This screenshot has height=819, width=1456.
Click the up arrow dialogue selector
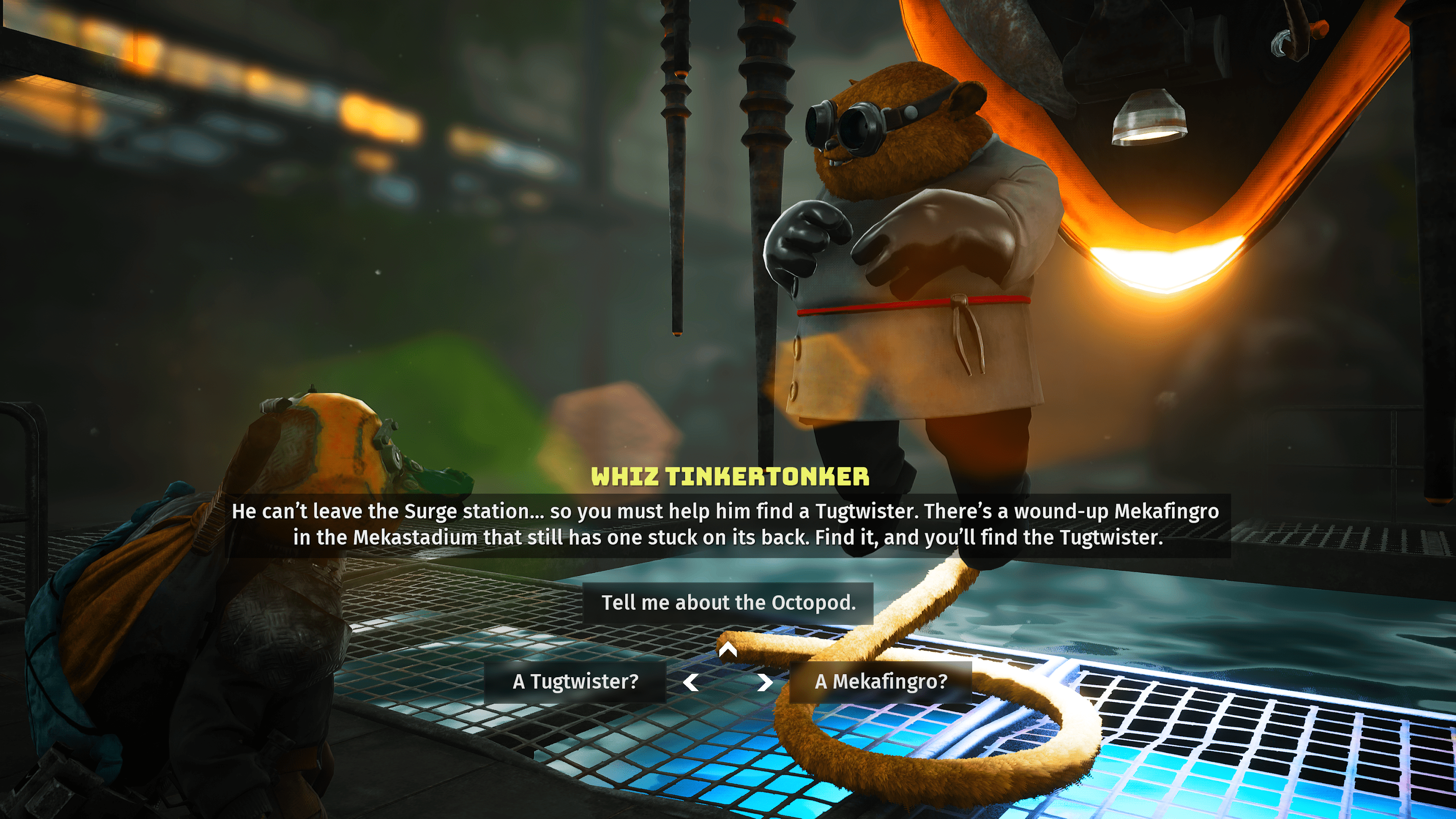point(728,649)
